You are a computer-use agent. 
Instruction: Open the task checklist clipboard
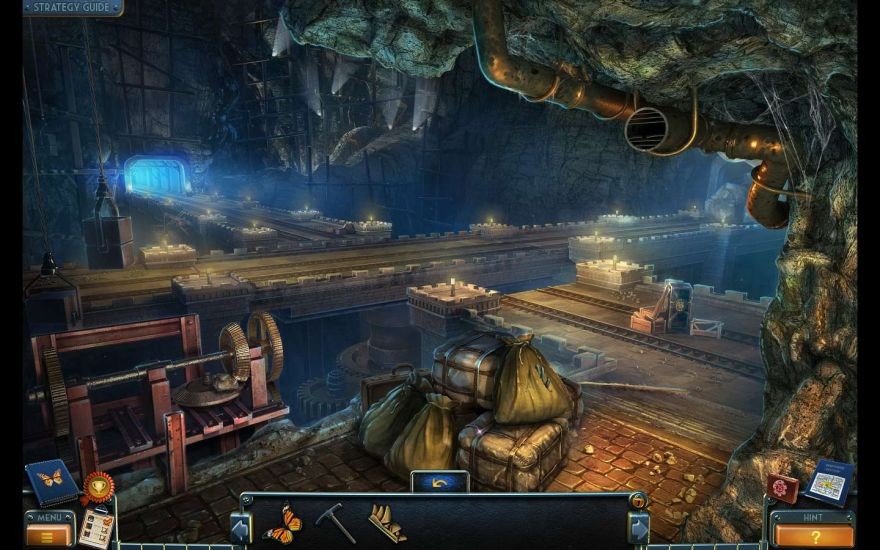(96, 527)
